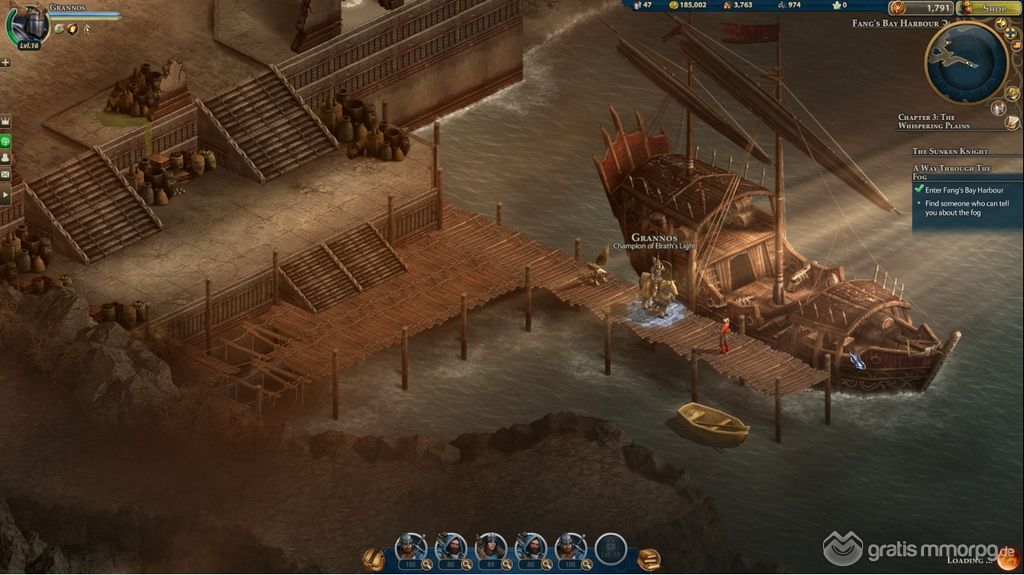
Task: Click the gold stacked-bars button right of the unit bar
Action: (x=649, y=559)
